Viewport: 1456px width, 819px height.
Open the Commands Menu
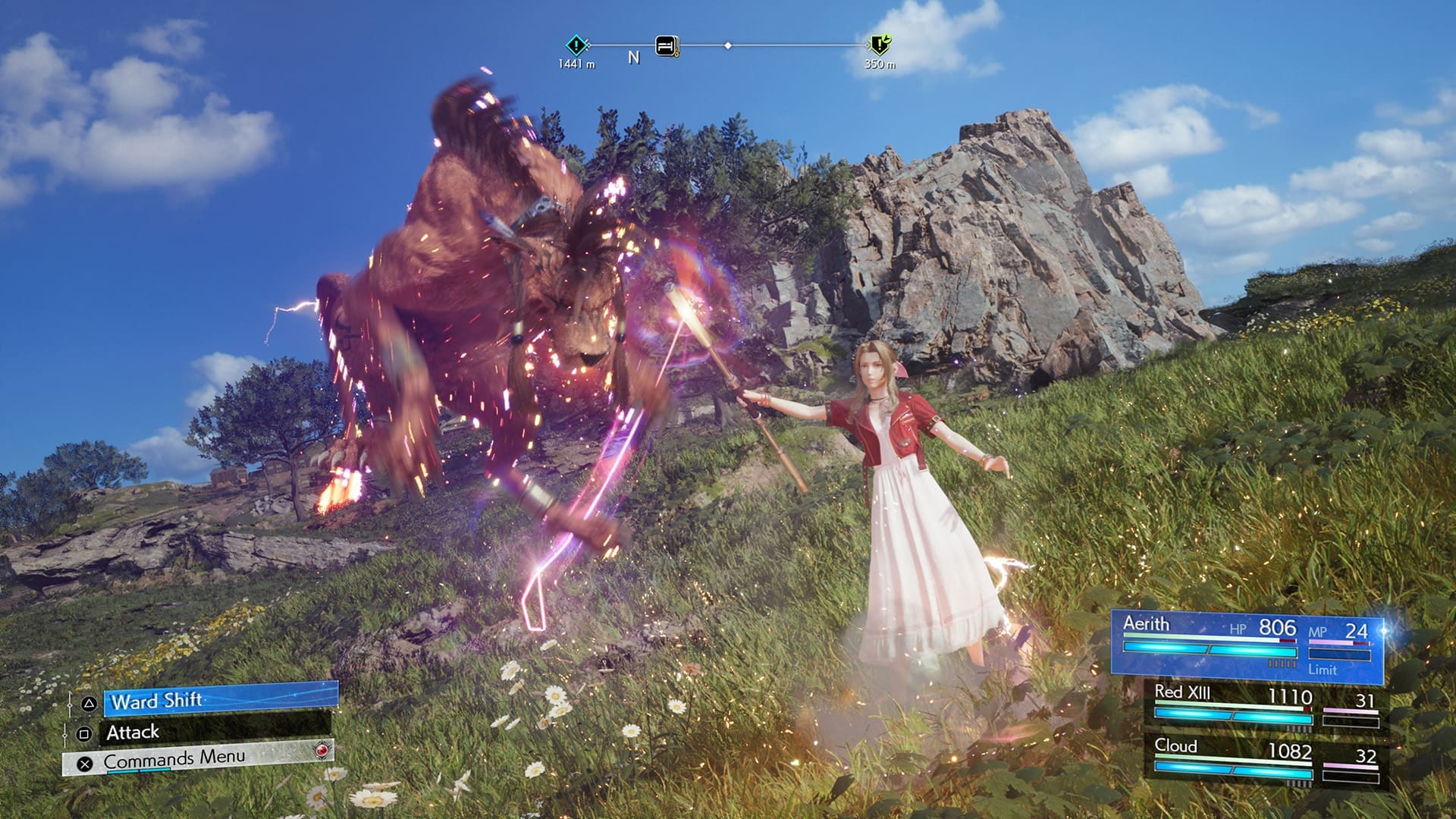(x=199, y=760)
